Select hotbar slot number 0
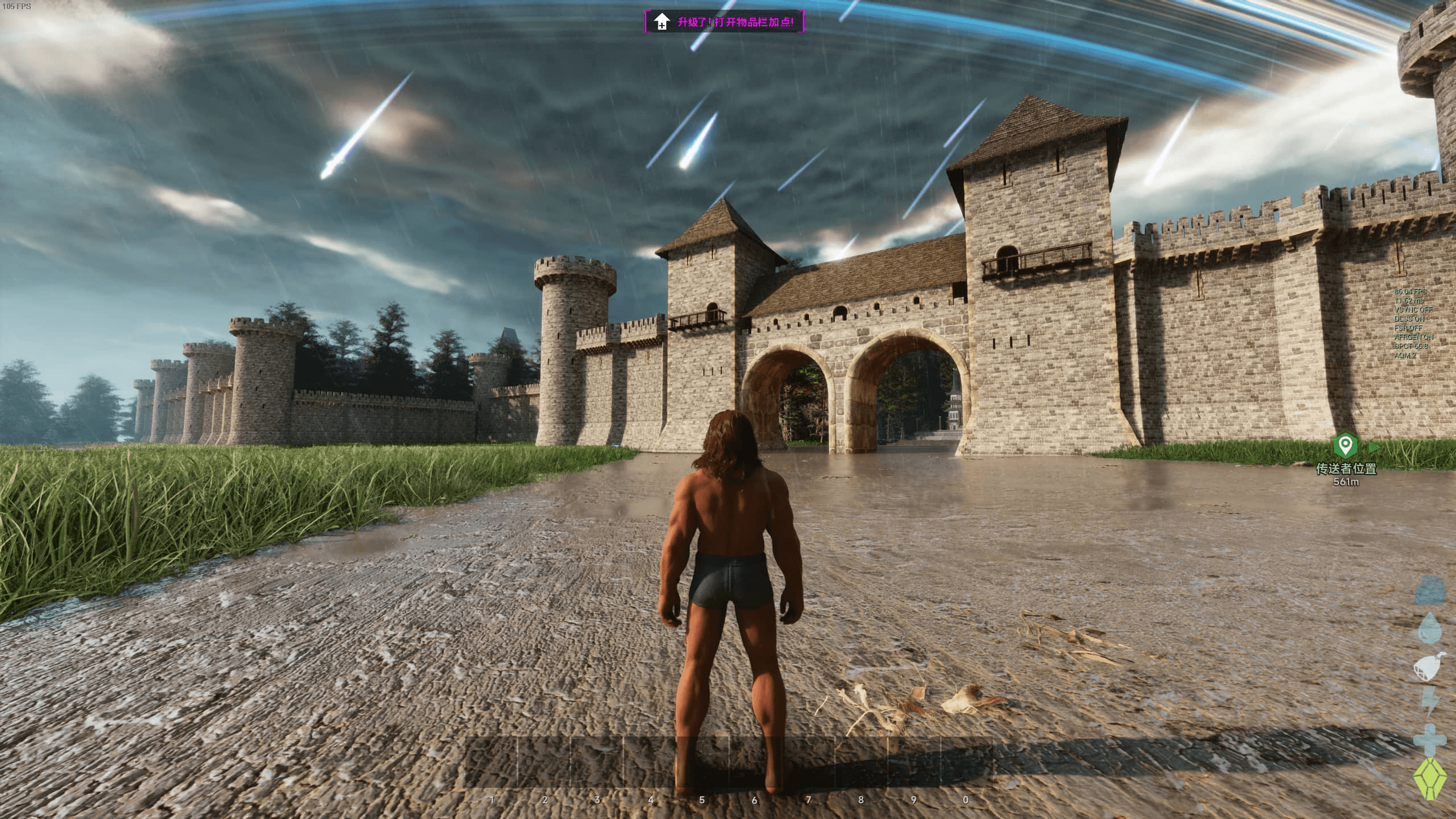 (x=966, y=763)
